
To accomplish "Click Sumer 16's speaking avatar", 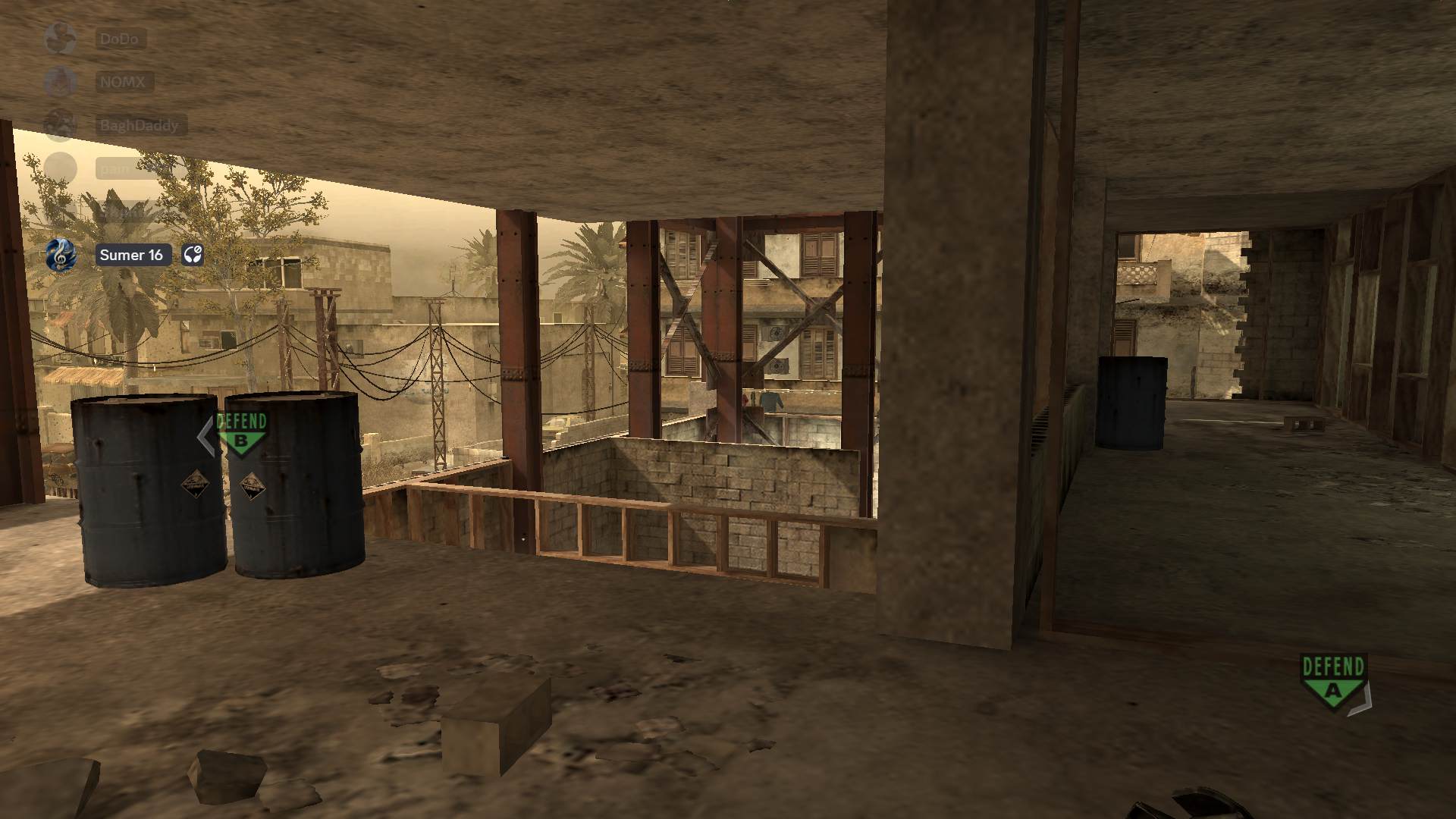I will point(61,255).
